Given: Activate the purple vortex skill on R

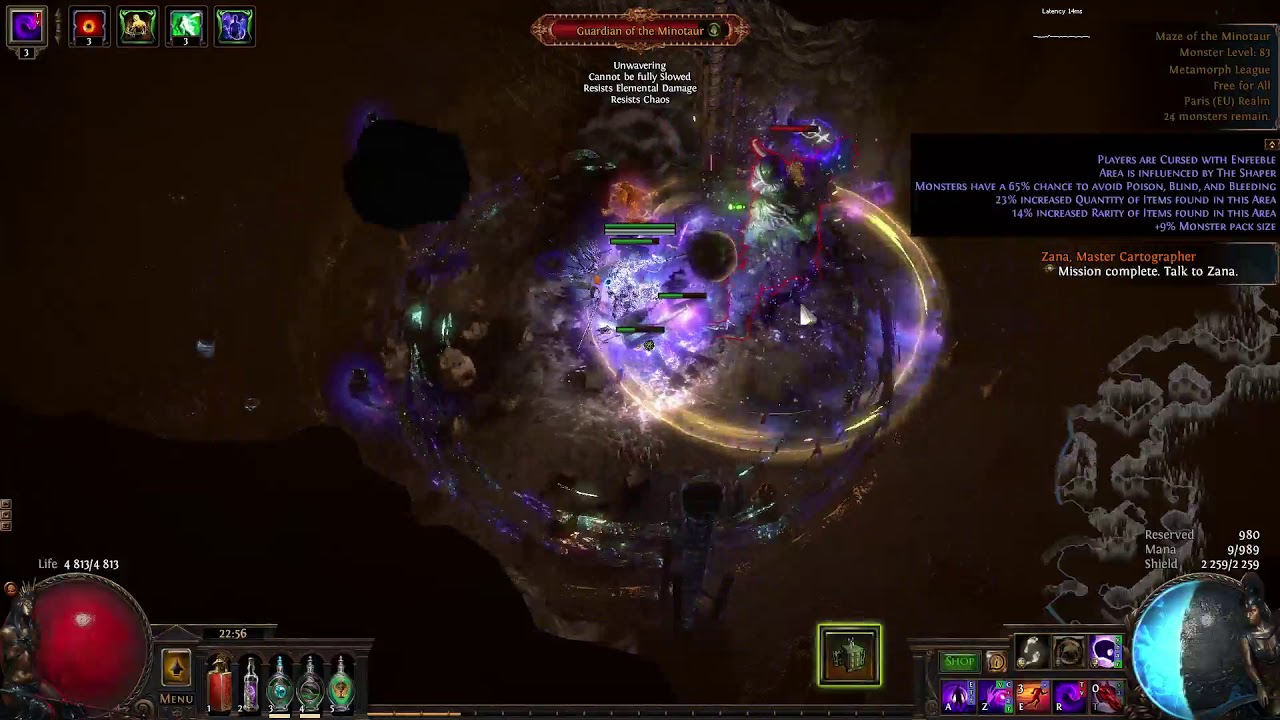Looking at the screenshot, I should click(1069, 697).
